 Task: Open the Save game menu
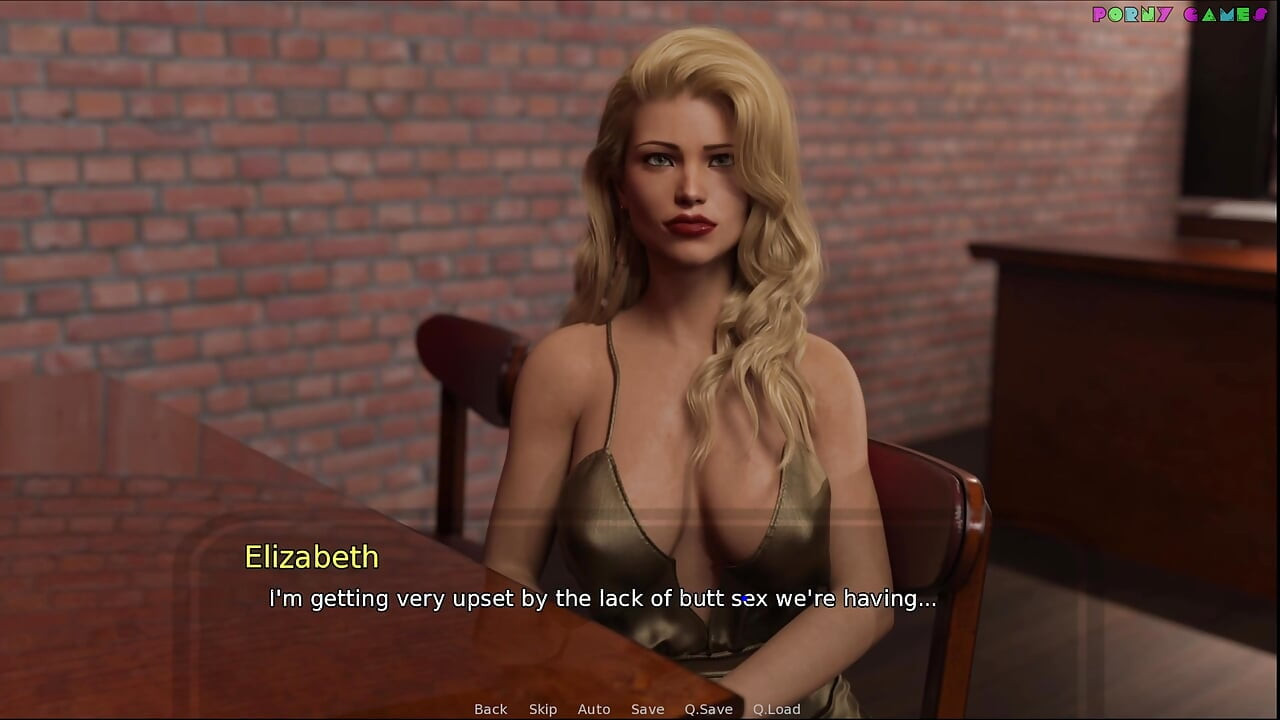[x=647, y=709]
